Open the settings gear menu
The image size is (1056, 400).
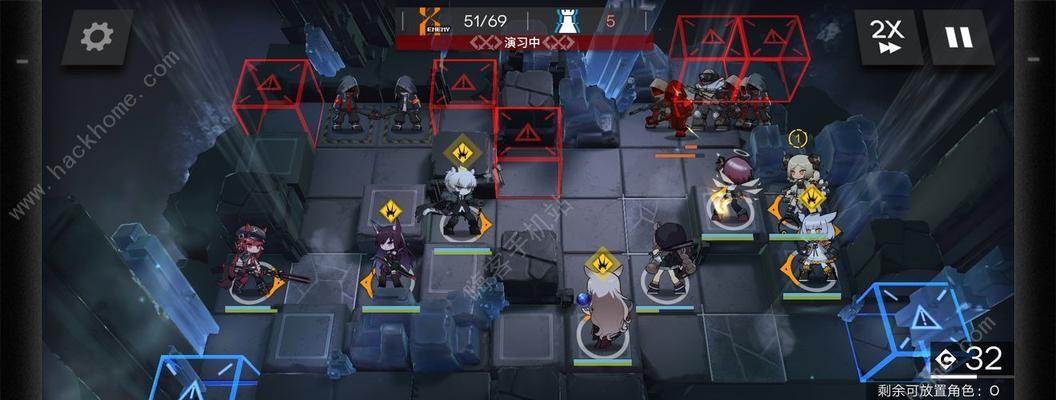pyautogui.click(x=98, y=38)
